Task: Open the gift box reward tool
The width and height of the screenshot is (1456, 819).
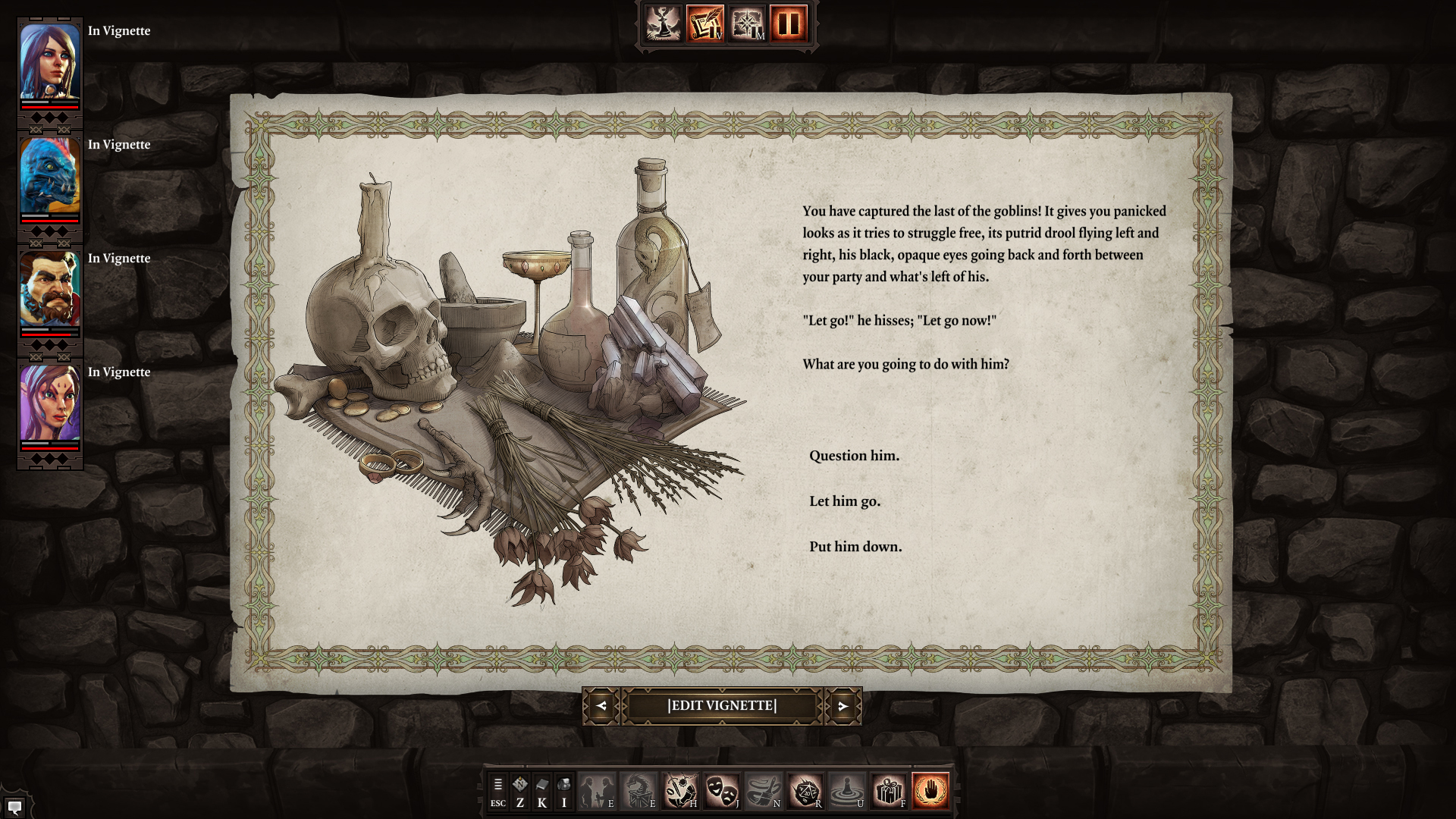Action: pyautogui.click(x=888, y=792)
